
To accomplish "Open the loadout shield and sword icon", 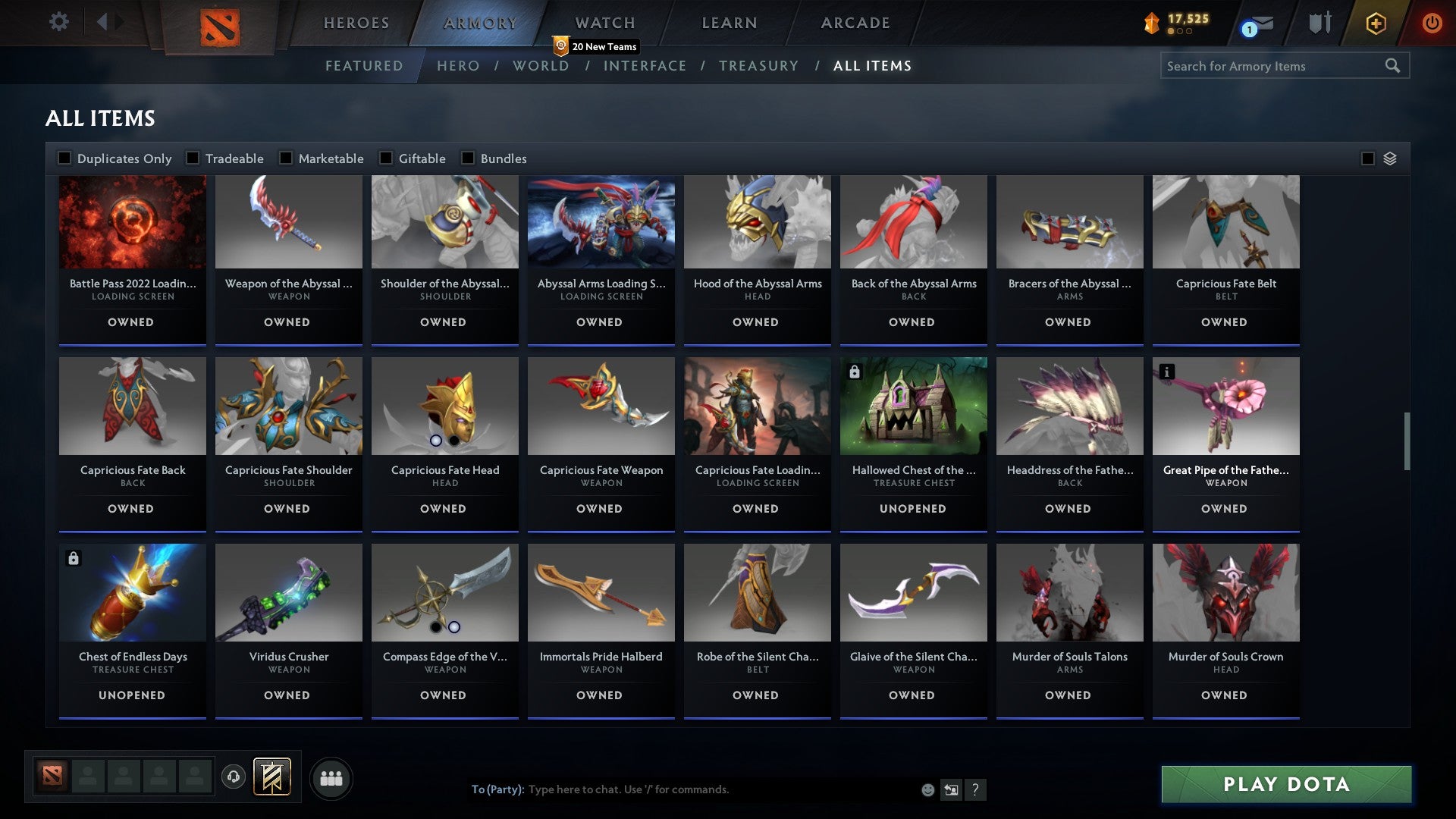I will (x=1319, y=23).
